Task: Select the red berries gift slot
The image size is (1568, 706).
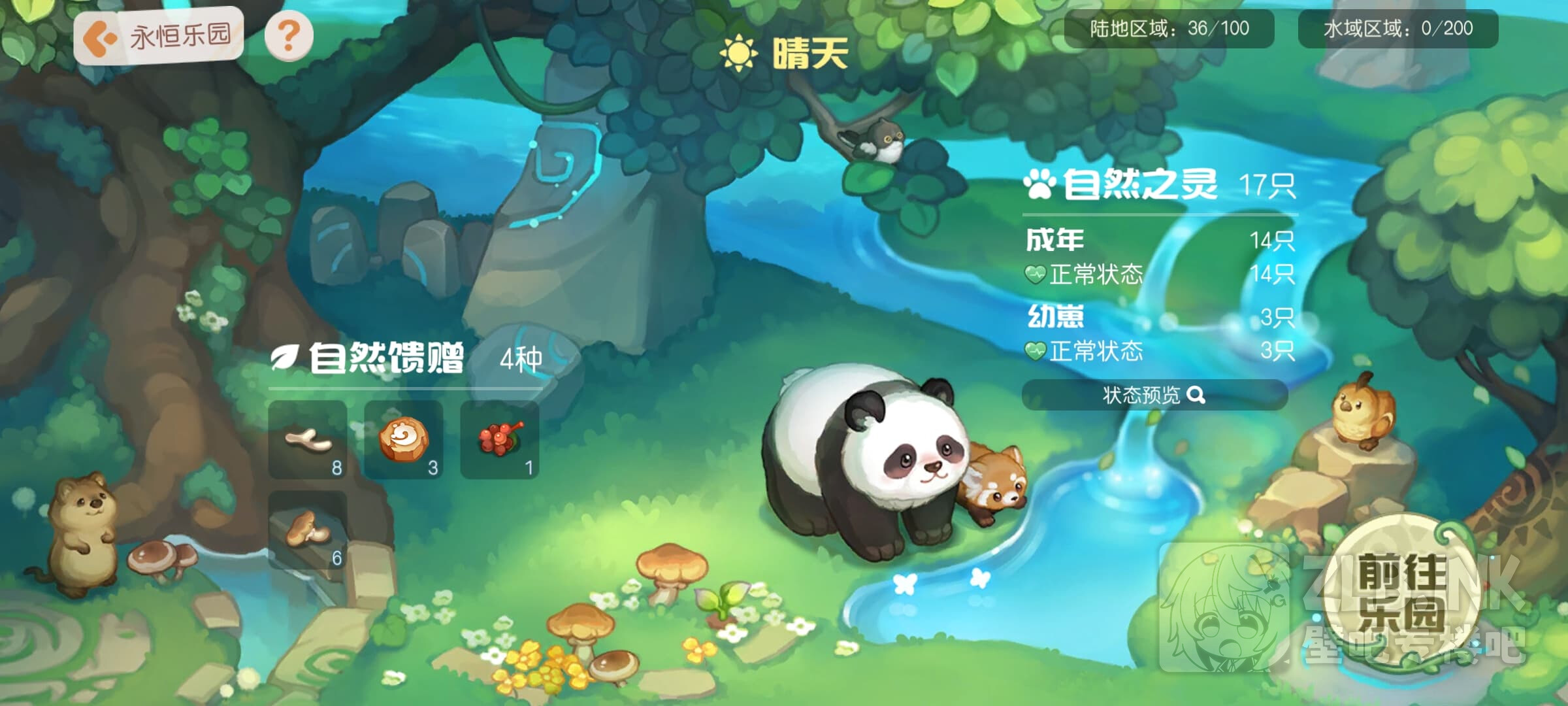Action: tap(500, 440)
